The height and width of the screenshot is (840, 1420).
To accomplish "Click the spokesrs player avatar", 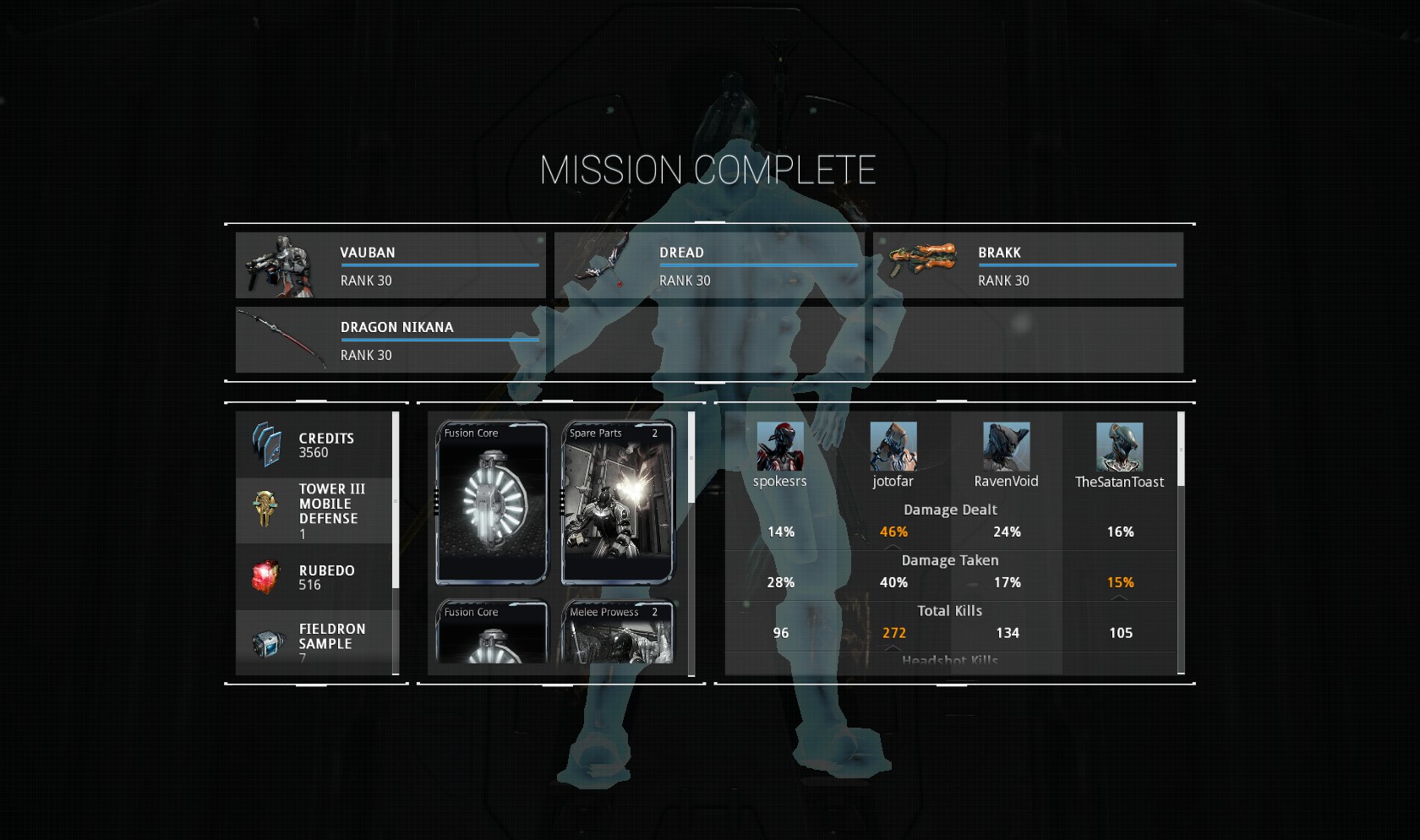I will coord(780,446).
